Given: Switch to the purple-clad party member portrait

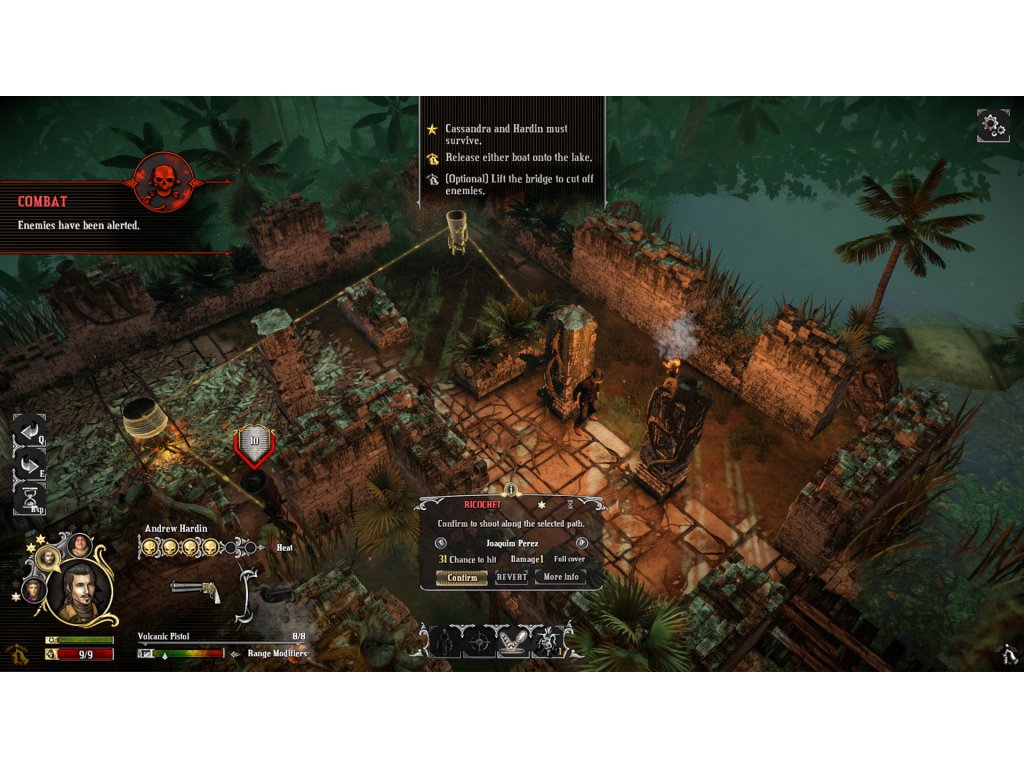Looking at the screenshot, I should [x=33, y=590].
